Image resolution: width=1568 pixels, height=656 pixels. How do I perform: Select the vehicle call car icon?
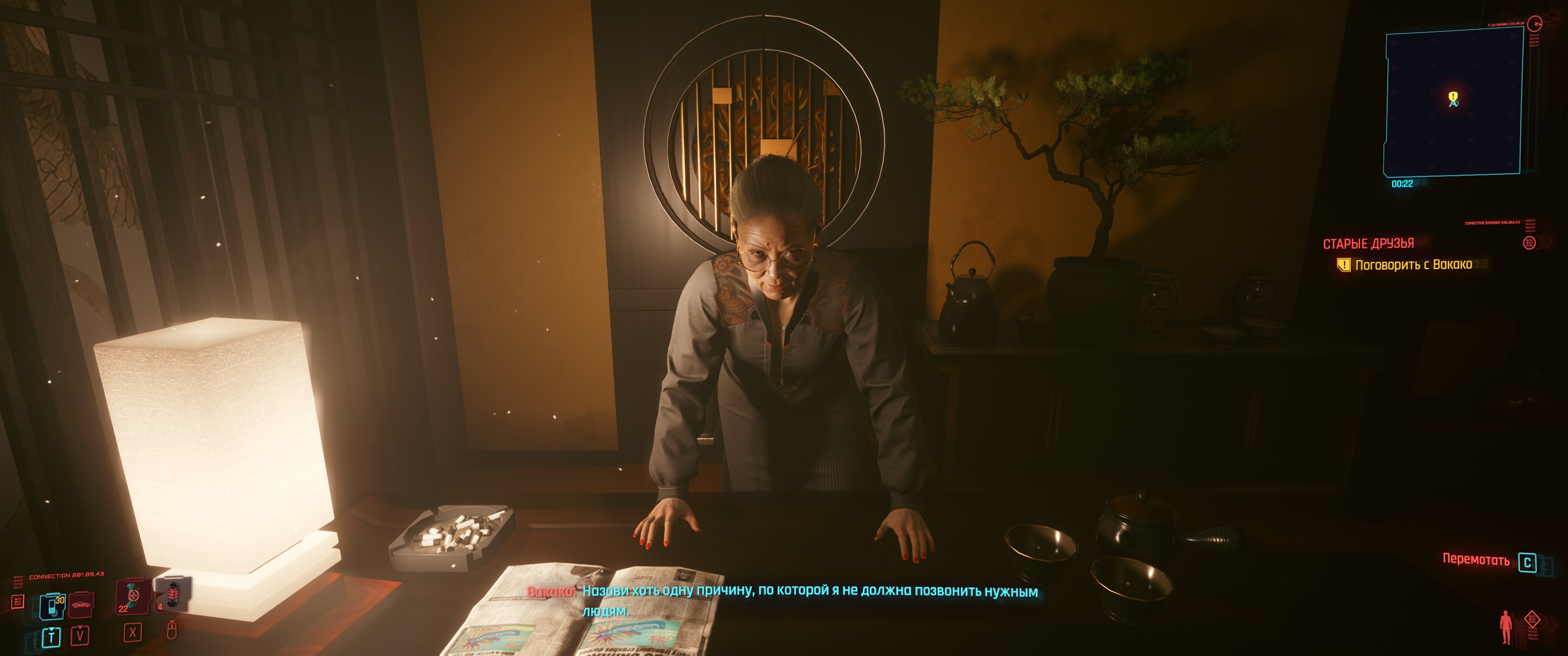tap(81, 604)
